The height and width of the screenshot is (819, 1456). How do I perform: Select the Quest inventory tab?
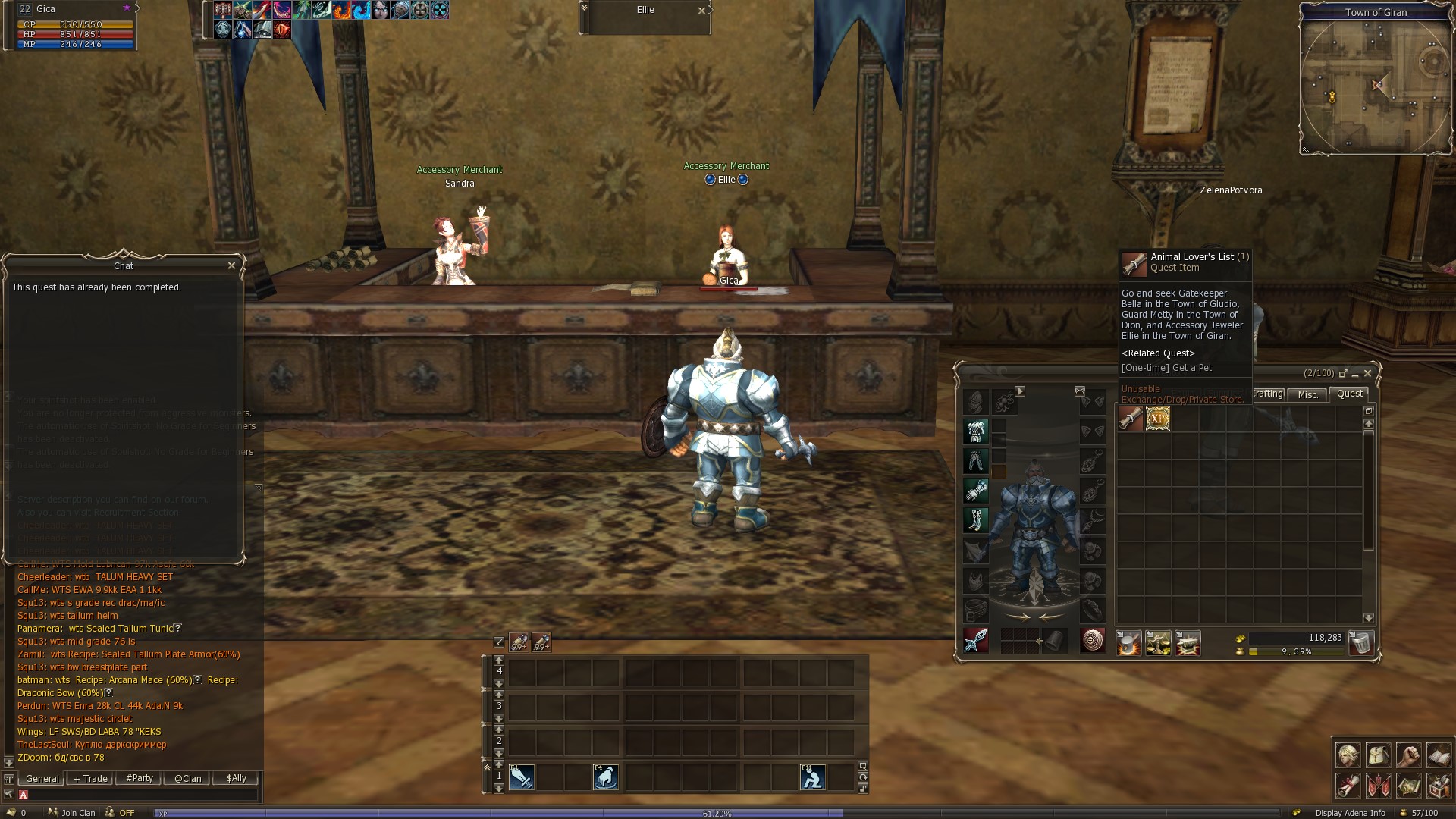click(x=1349, y=394)
